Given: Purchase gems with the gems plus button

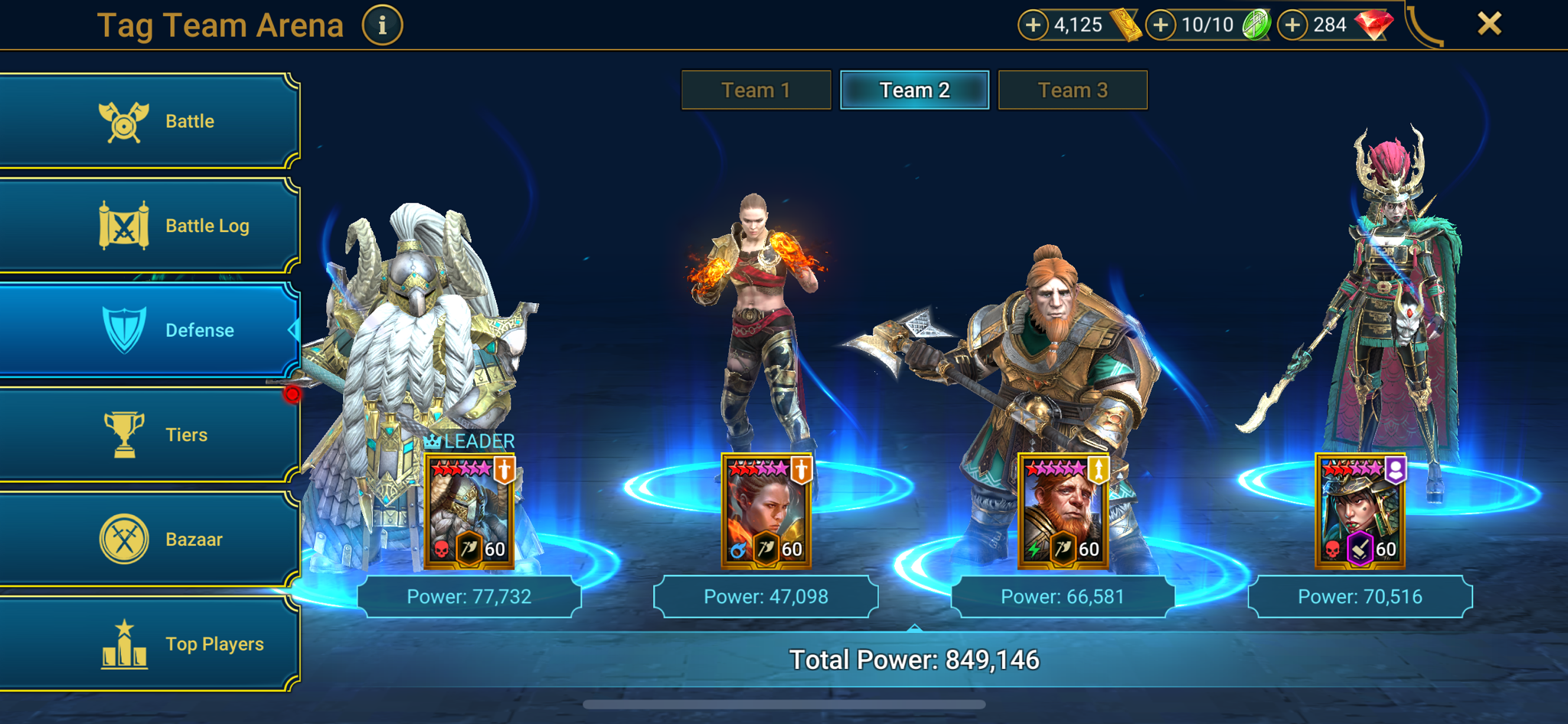Looking at the screenshot, I should 1292,24.
